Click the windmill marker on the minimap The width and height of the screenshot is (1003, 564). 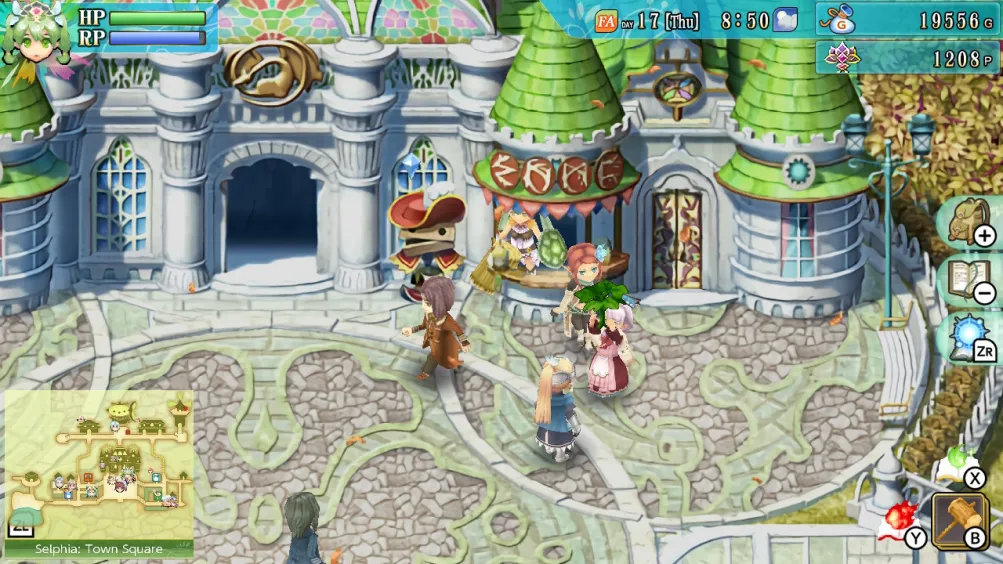click(180, 407)
